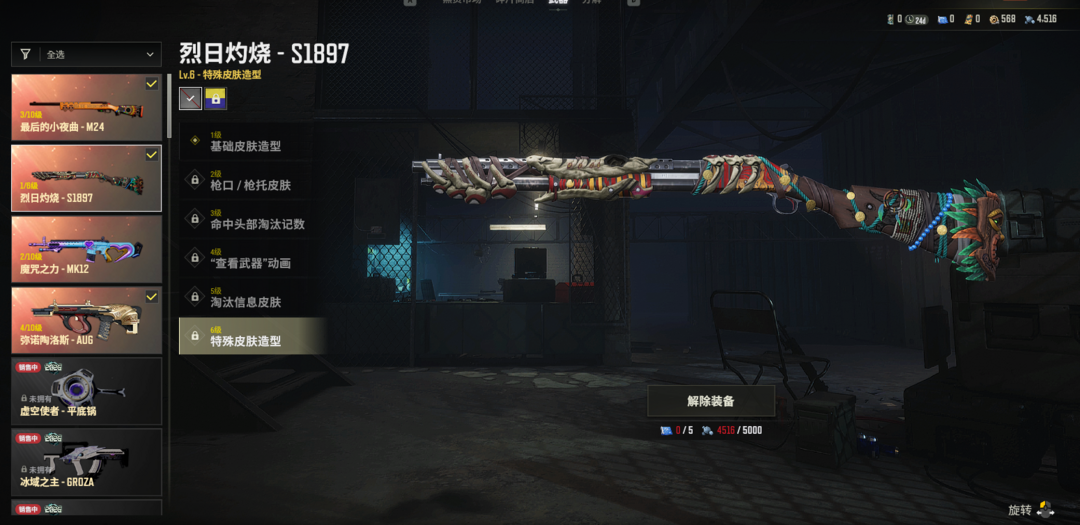Choose level 4 "查看武器"动画

tap(252, 258)
